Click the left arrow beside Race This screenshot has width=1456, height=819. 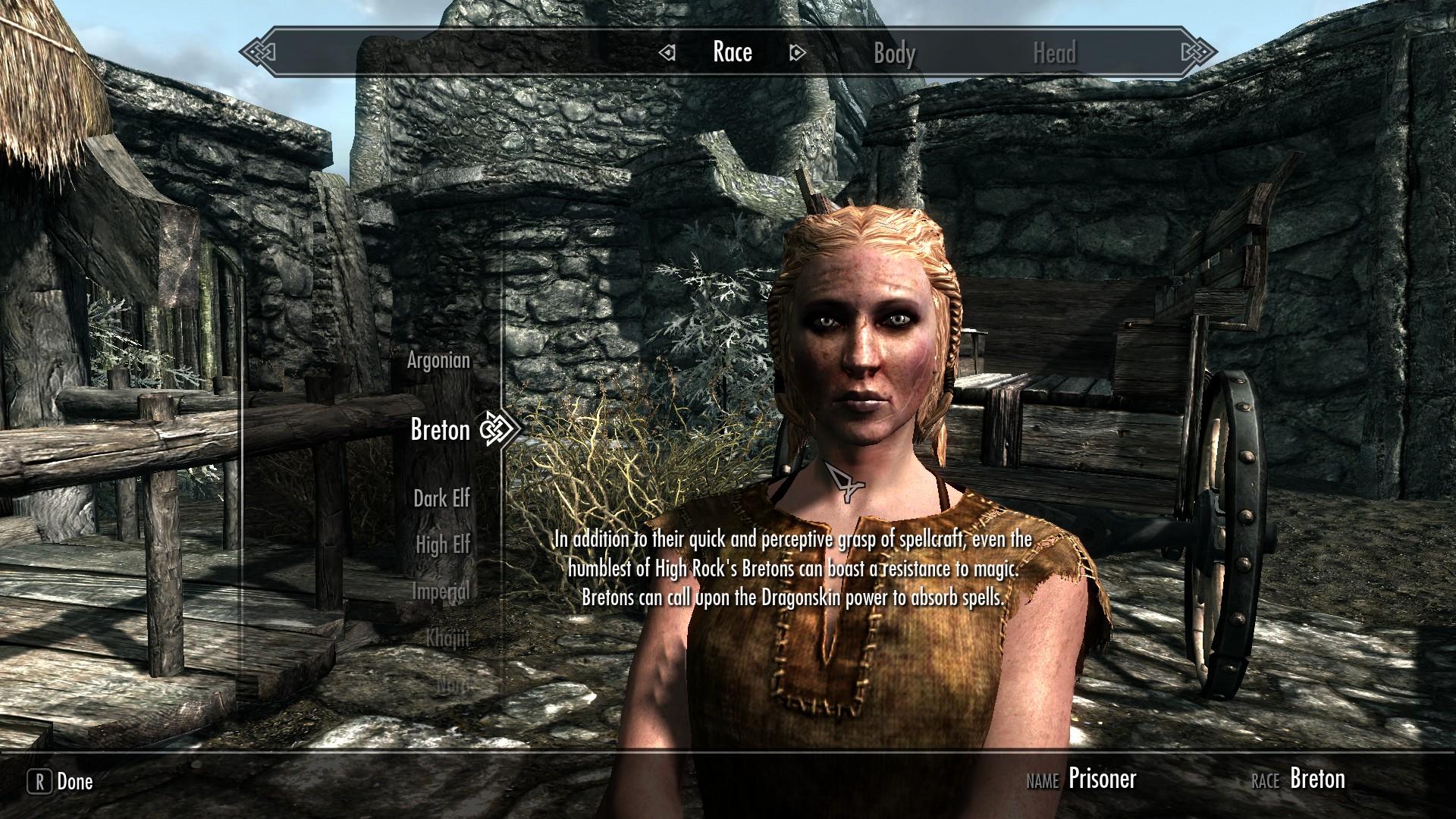667,53
